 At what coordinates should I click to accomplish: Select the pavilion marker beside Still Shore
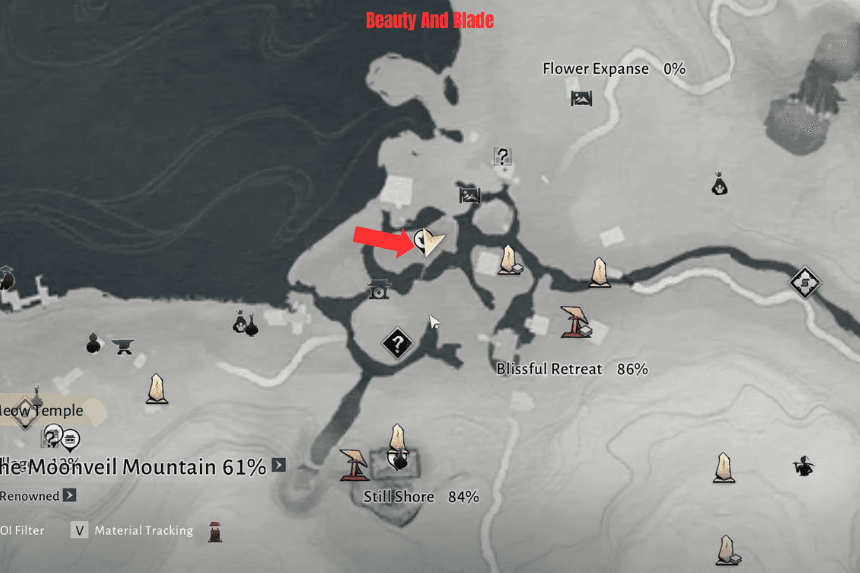353,462
